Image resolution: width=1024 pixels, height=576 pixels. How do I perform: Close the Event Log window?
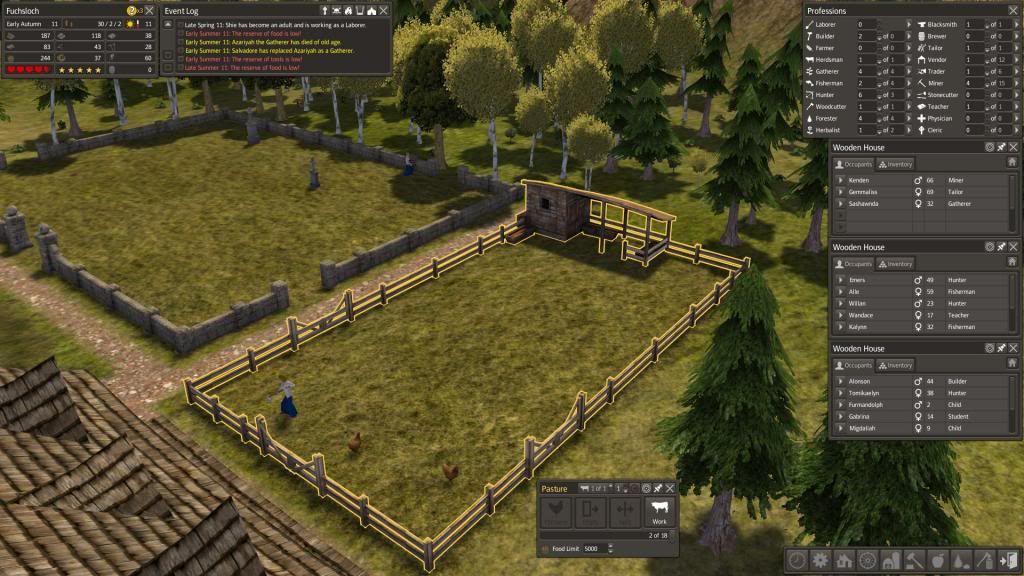pyautogui.click(x=384, y=10)
